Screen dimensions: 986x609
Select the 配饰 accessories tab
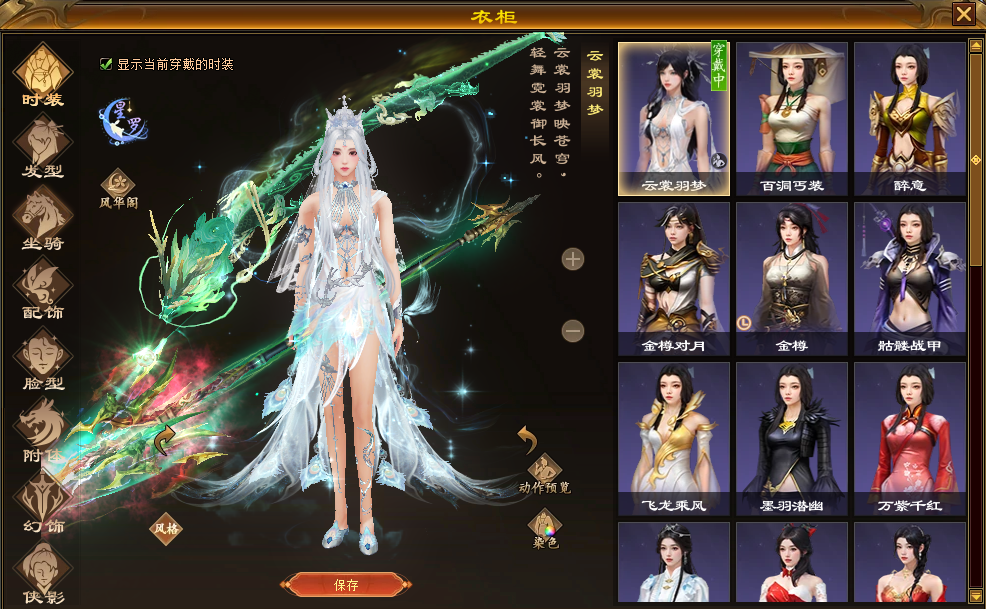tap(43, 288)
